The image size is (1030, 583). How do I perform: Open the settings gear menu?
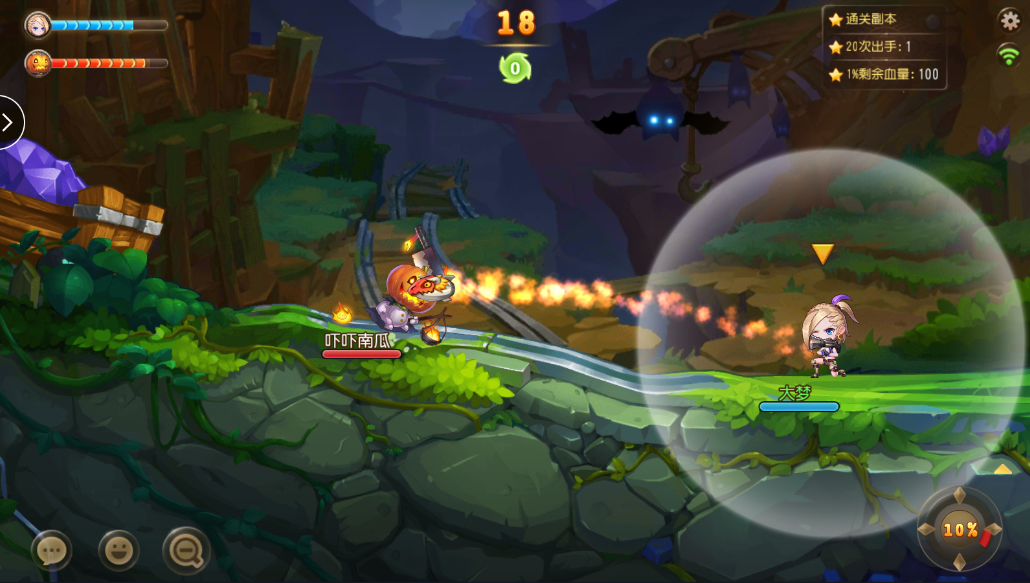click(x=1010, y=20)
